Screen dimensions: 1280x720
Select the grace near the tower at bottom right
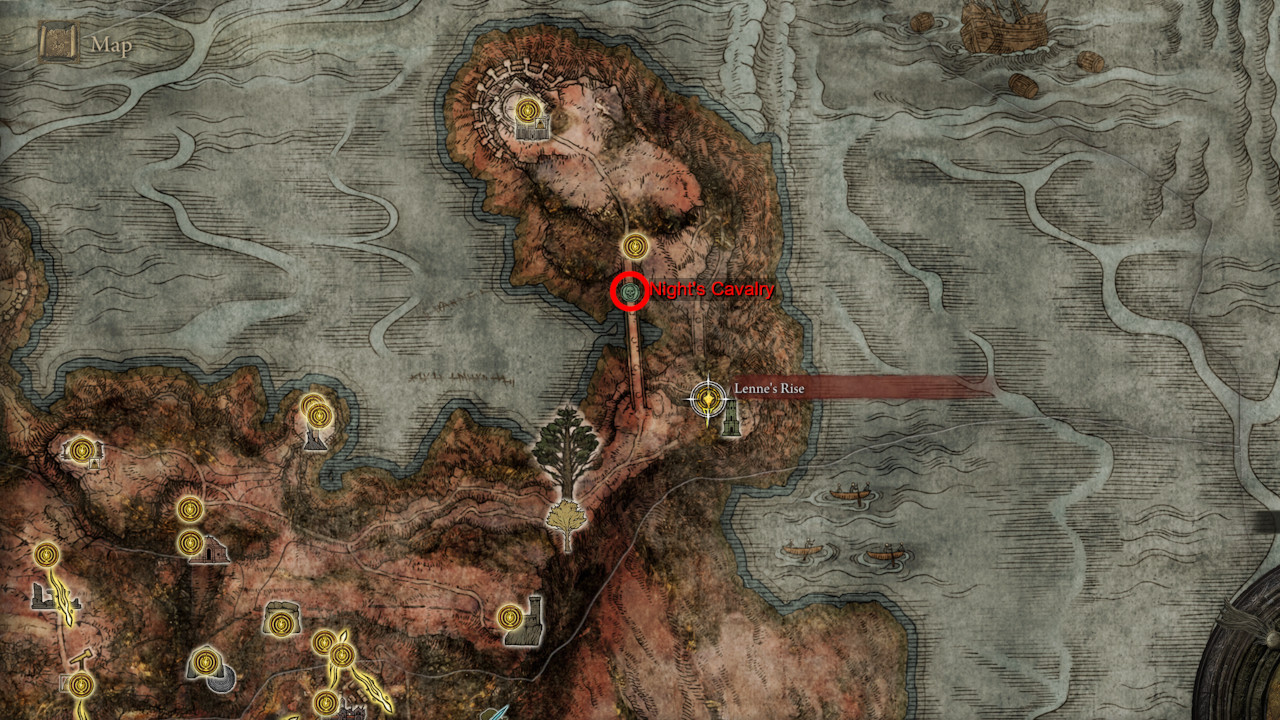point(509,616)
